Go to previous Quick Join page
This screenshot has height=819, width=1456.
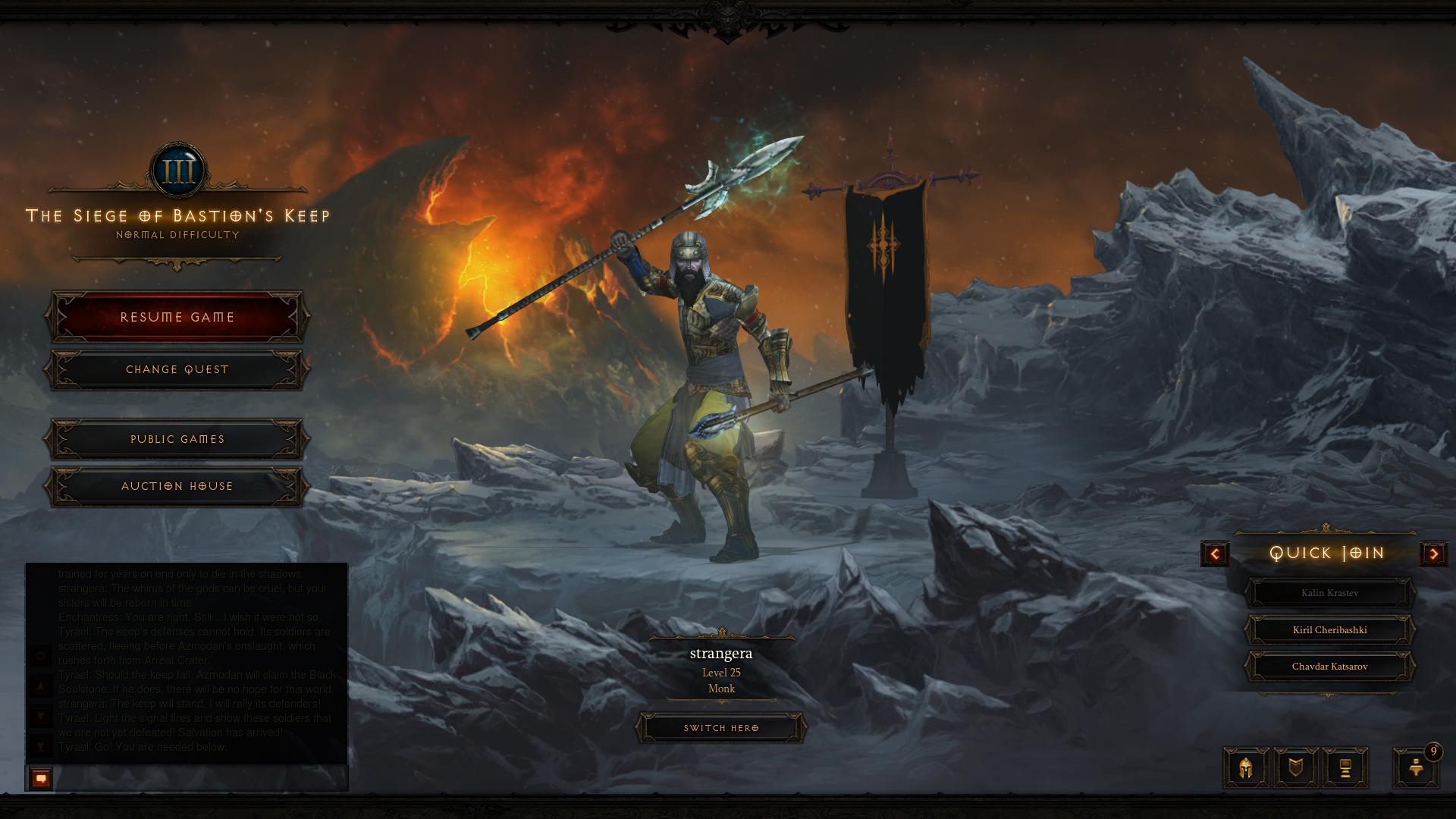tap(1215, 554)
